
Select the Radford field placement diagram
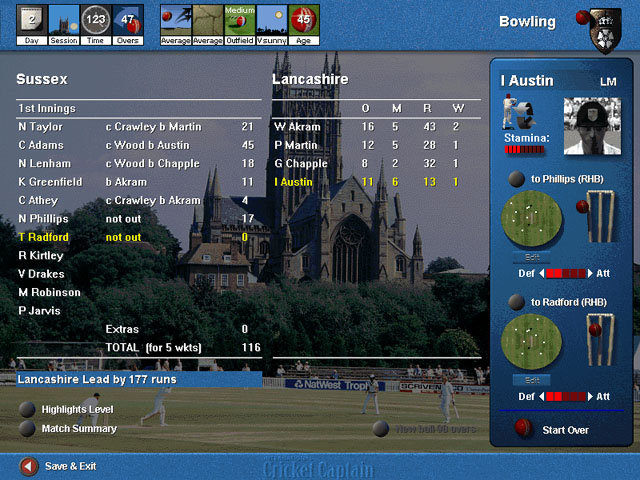[x=532, y=341]
